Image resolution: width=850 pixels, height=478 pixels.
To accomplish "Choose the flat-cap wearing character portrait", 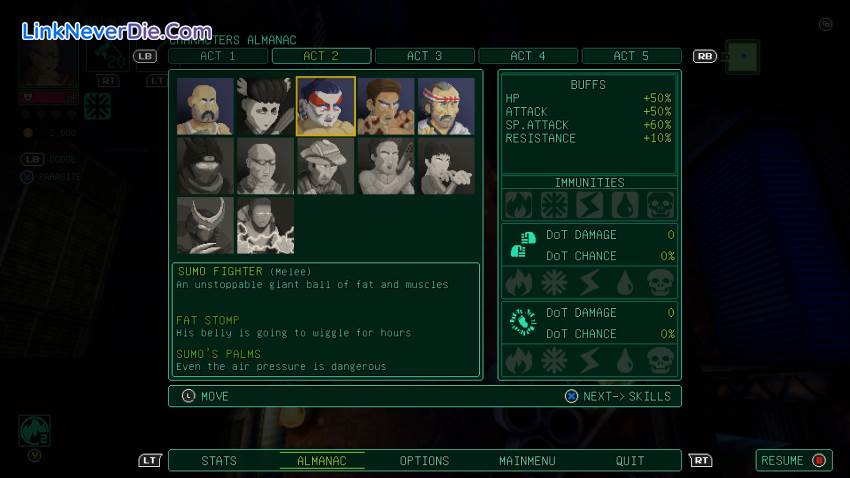I will (x=325, y=166).
